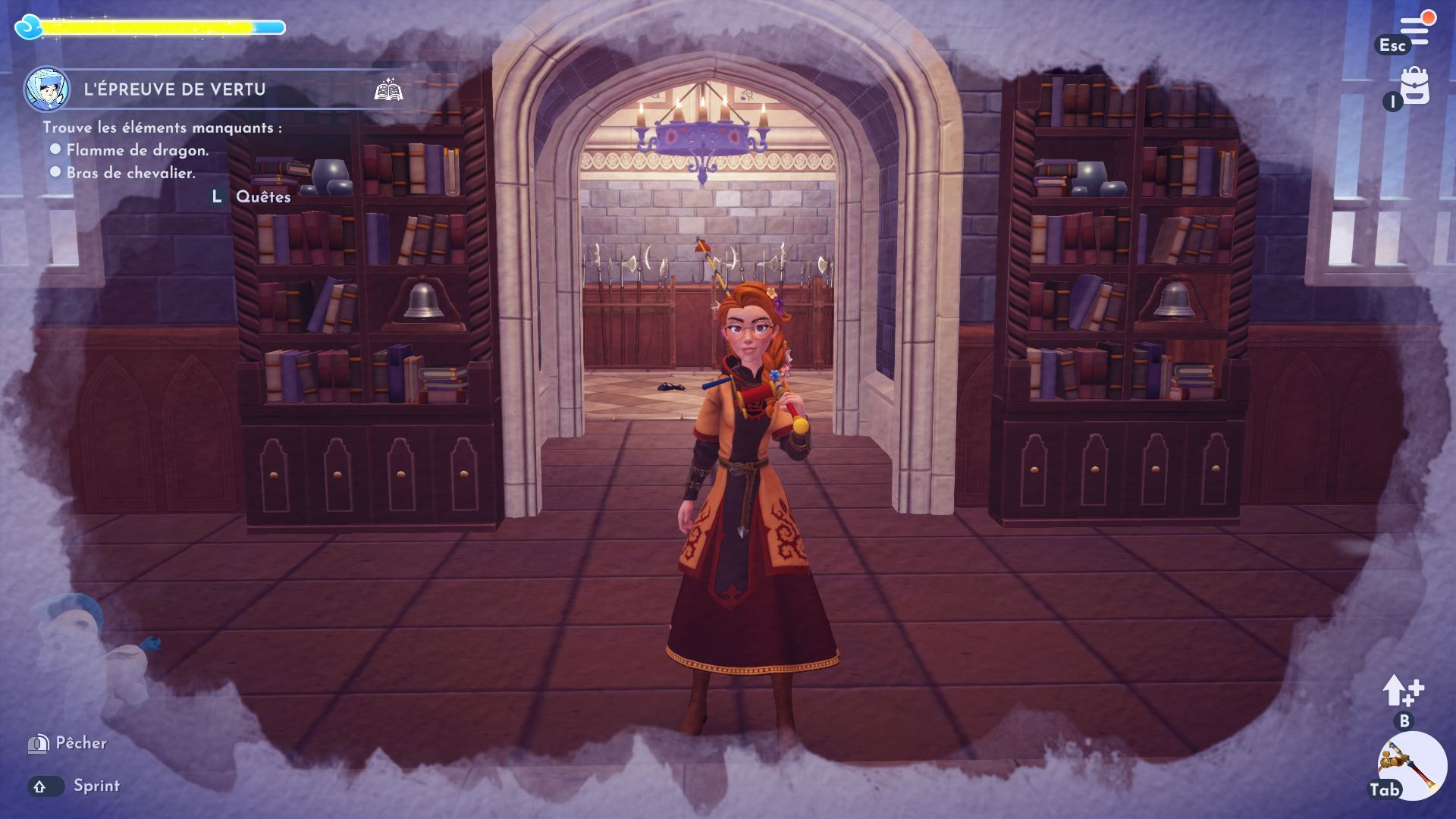
Task: Select the L'Épreuve de Vertu quest tracker
Action: click(174, 89)
